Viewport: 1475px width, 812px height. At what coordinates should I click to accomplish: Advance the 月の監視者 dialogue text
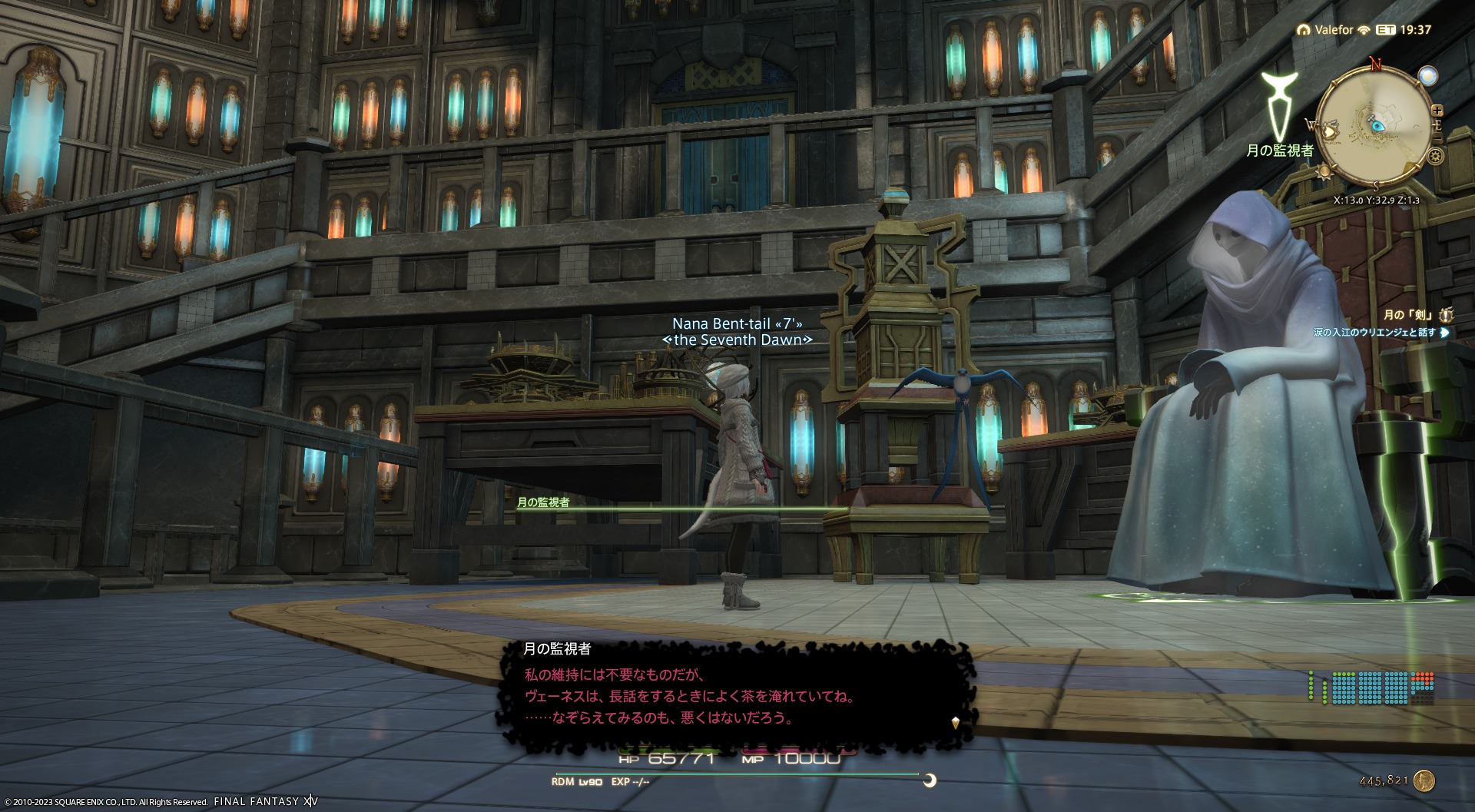click(x=956, y=722)
